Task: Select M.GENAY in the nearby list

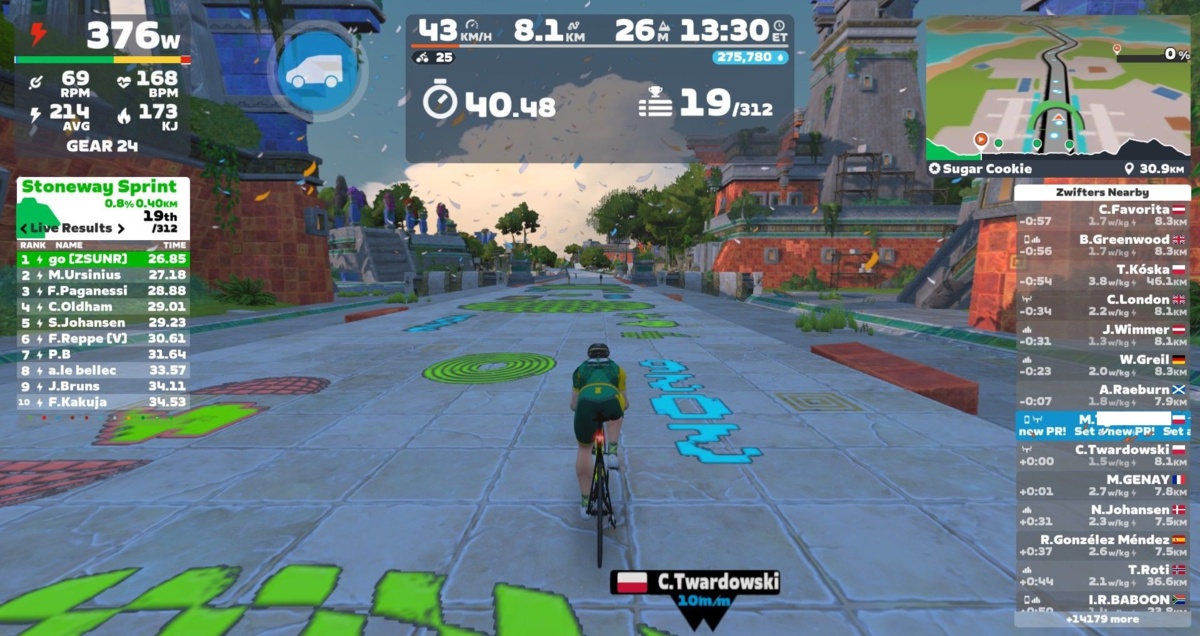Action: [1102, 485]
